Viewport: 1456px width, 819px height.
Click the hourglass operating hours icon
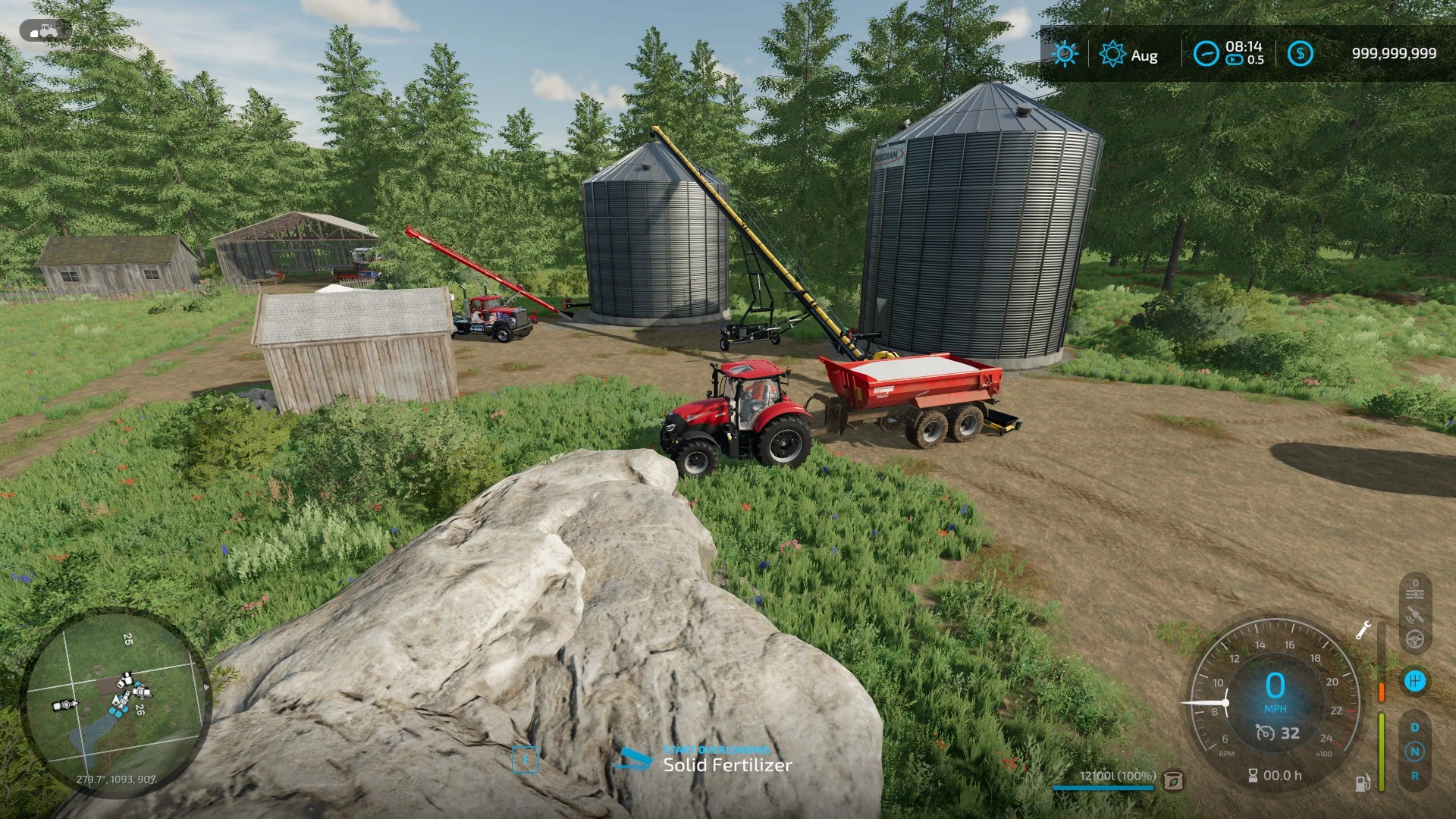coord(1254,775)
